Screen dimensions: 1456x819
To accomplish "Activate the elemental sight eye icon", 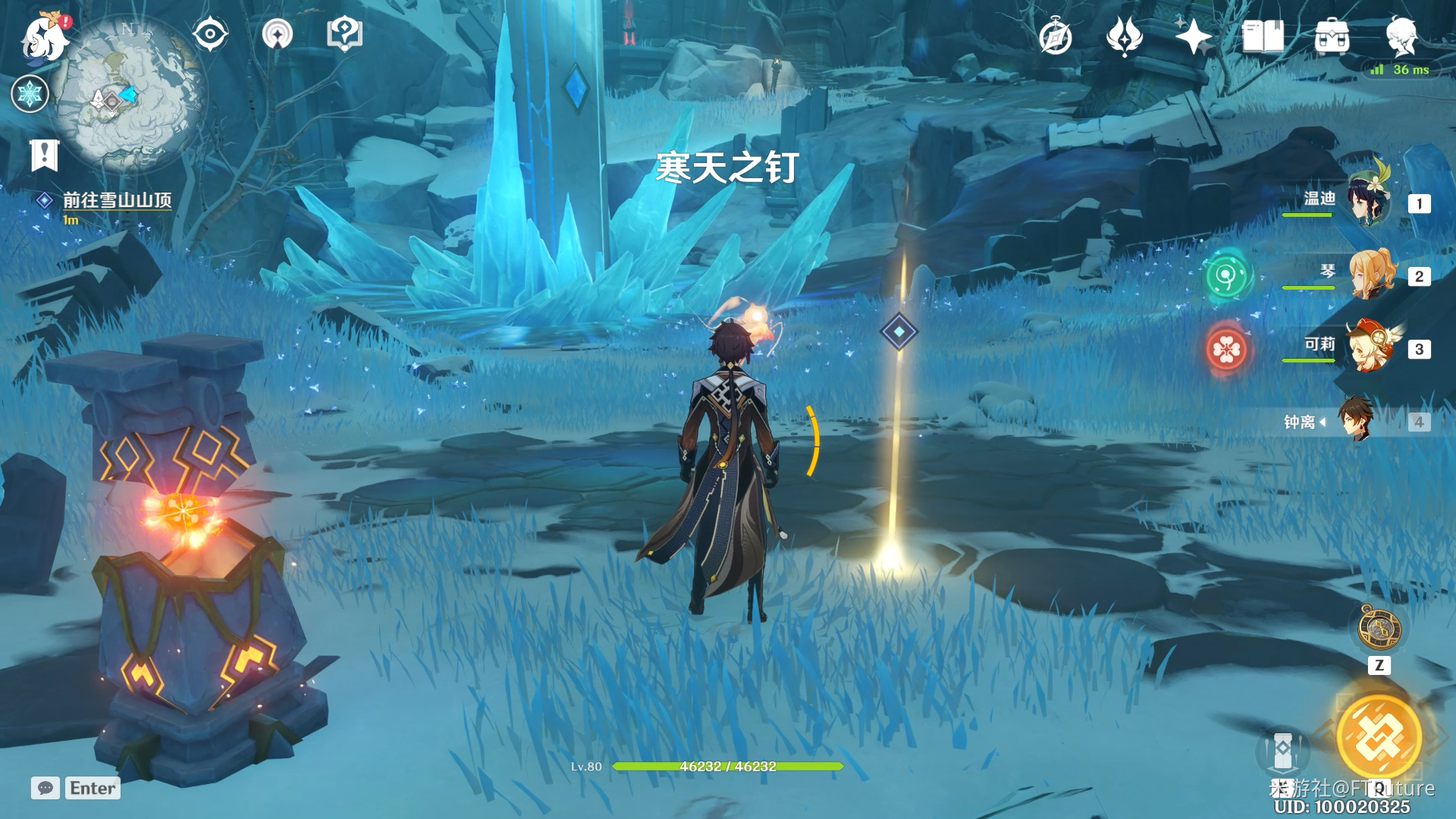I will (210, 35).
